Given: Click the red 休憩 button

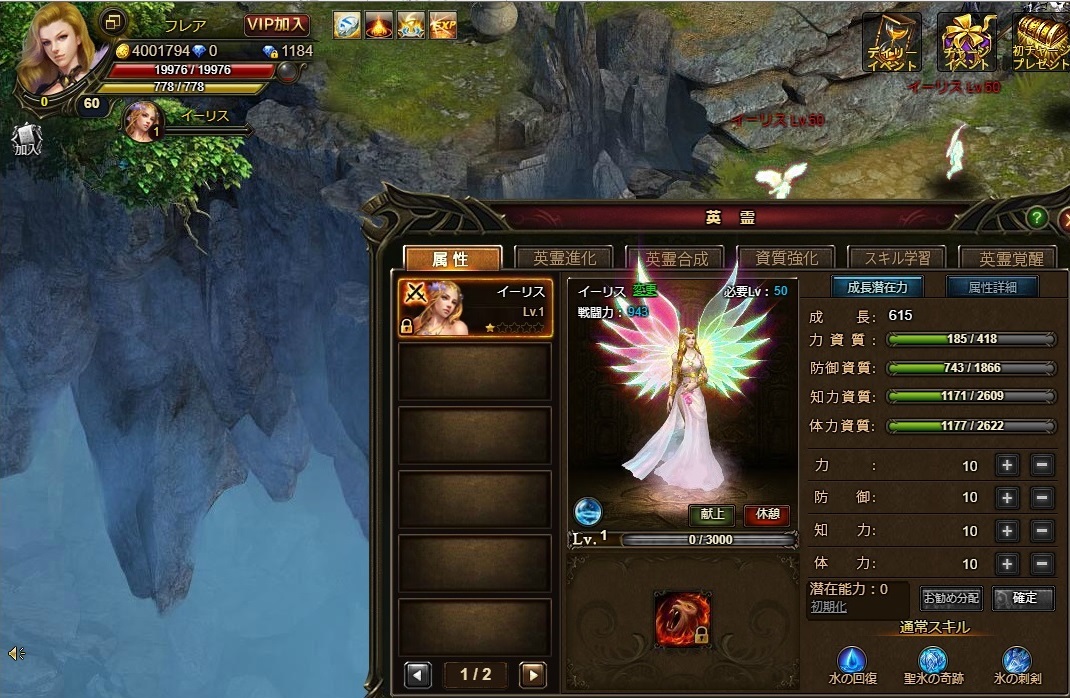Looking at the screenshot, I should point(766,516).
